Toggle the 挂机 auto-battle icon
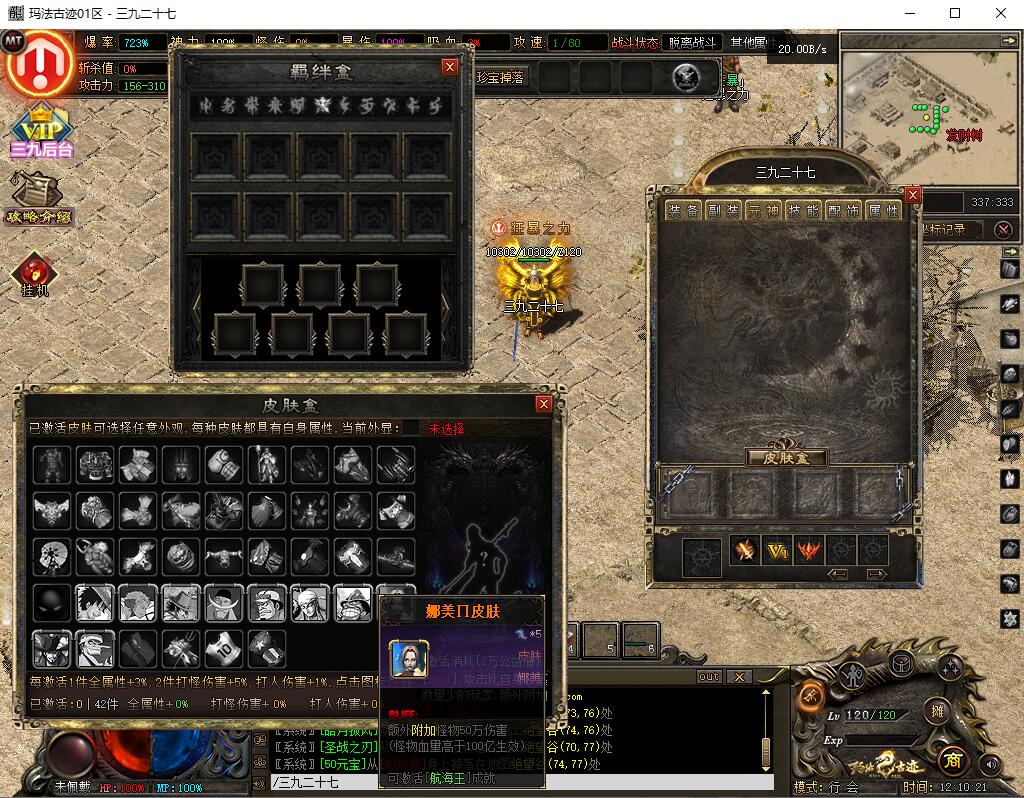 35,275
